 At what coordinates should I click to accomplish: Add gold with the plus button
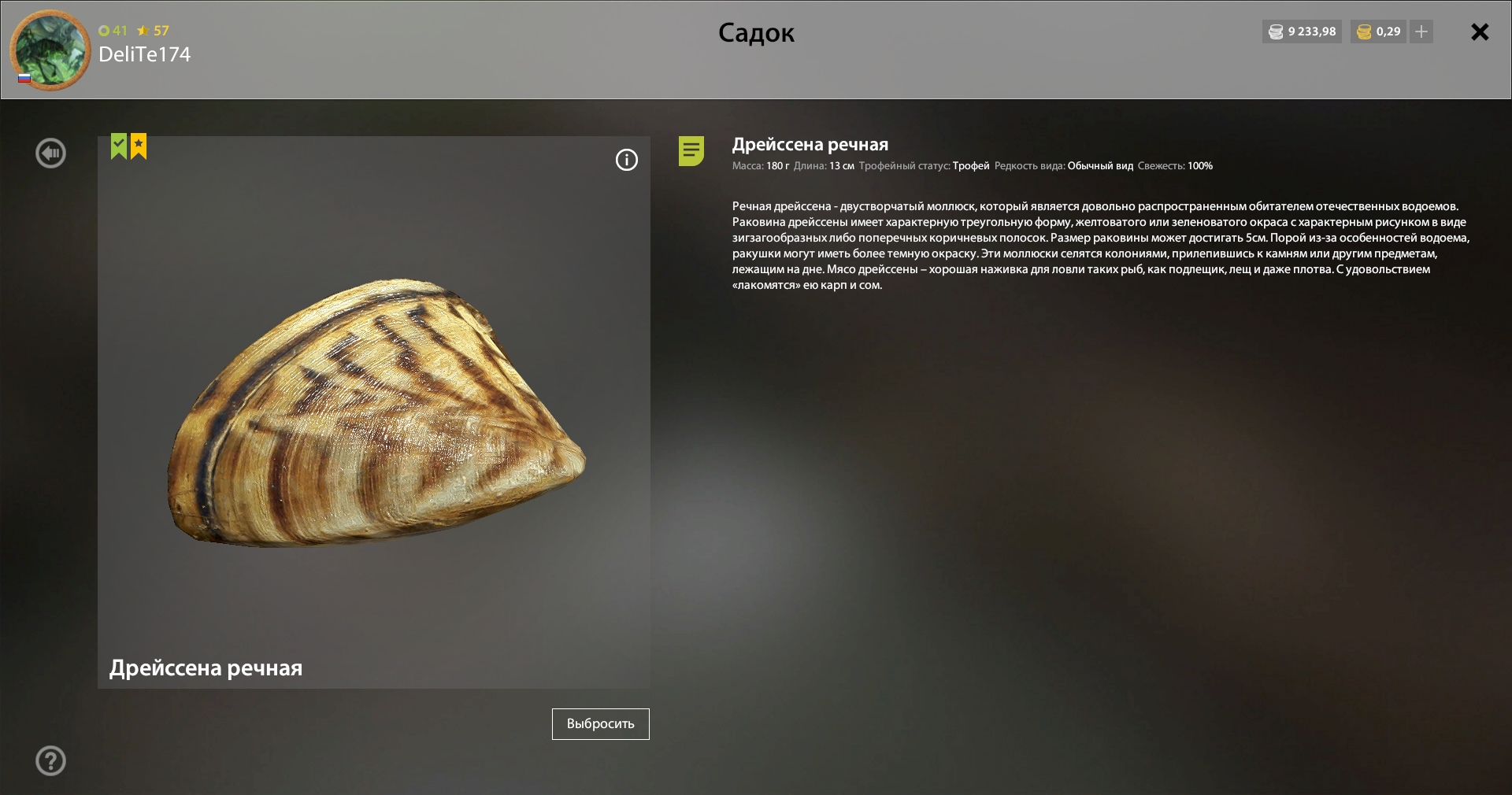[1421, 32]
